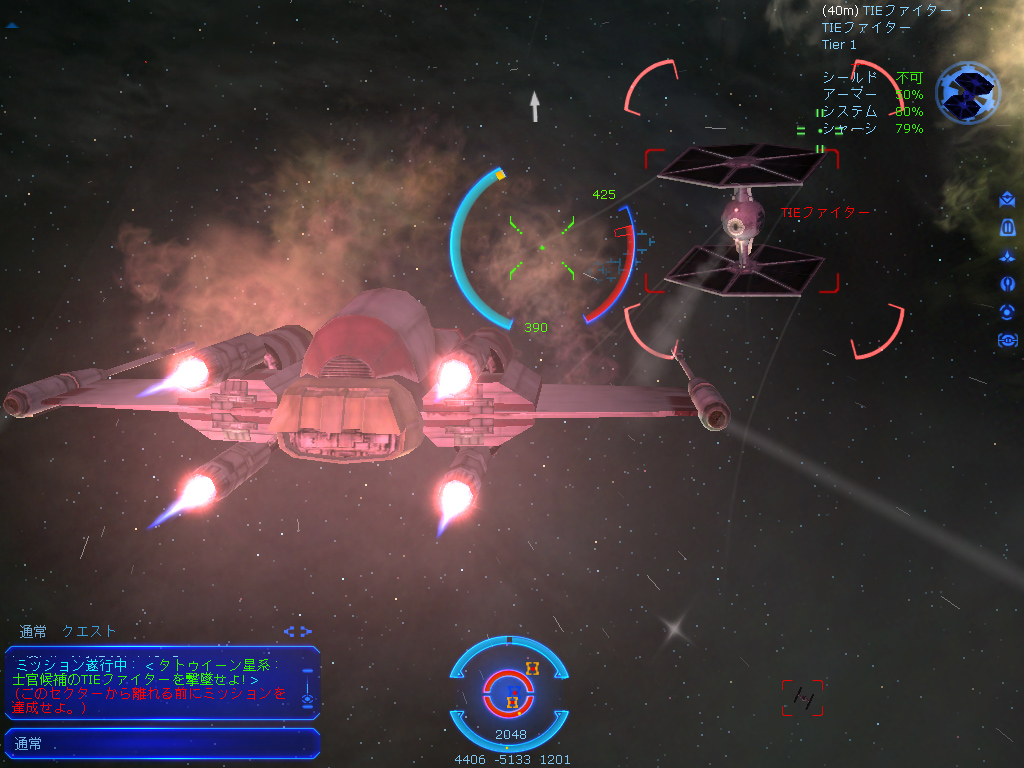Click the starfighter ship icon
The width and height of the screenshot is (1024, 768).
(x=1007, y=256)
